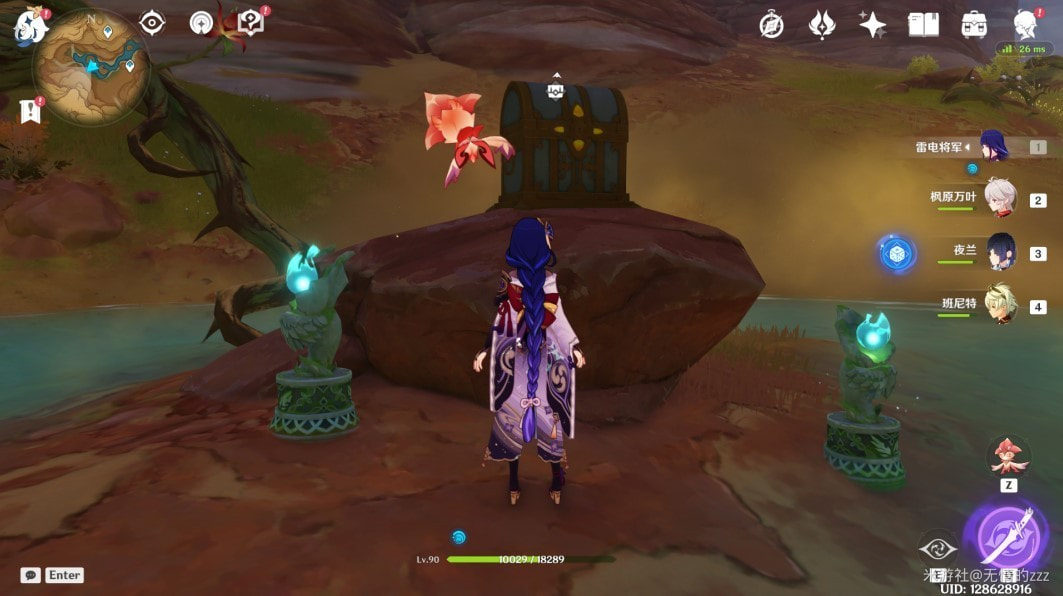1063x596 pixels.
Task: Switch to party member 班尼特
Action: click(1000, 304)
